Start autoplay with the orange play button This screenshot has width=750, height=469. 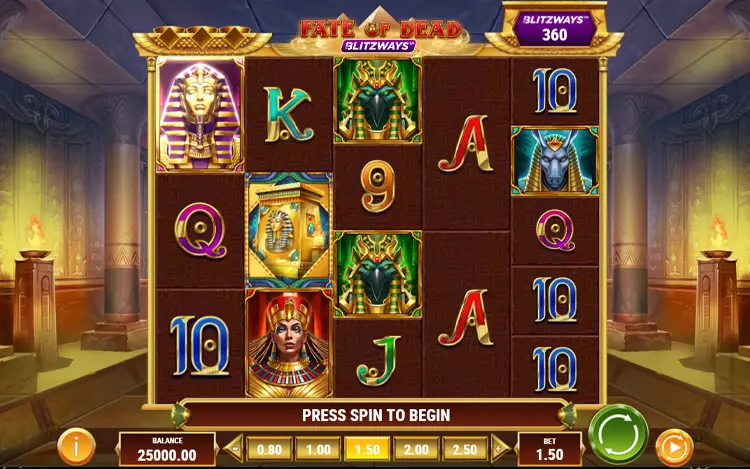pos(672,445)
